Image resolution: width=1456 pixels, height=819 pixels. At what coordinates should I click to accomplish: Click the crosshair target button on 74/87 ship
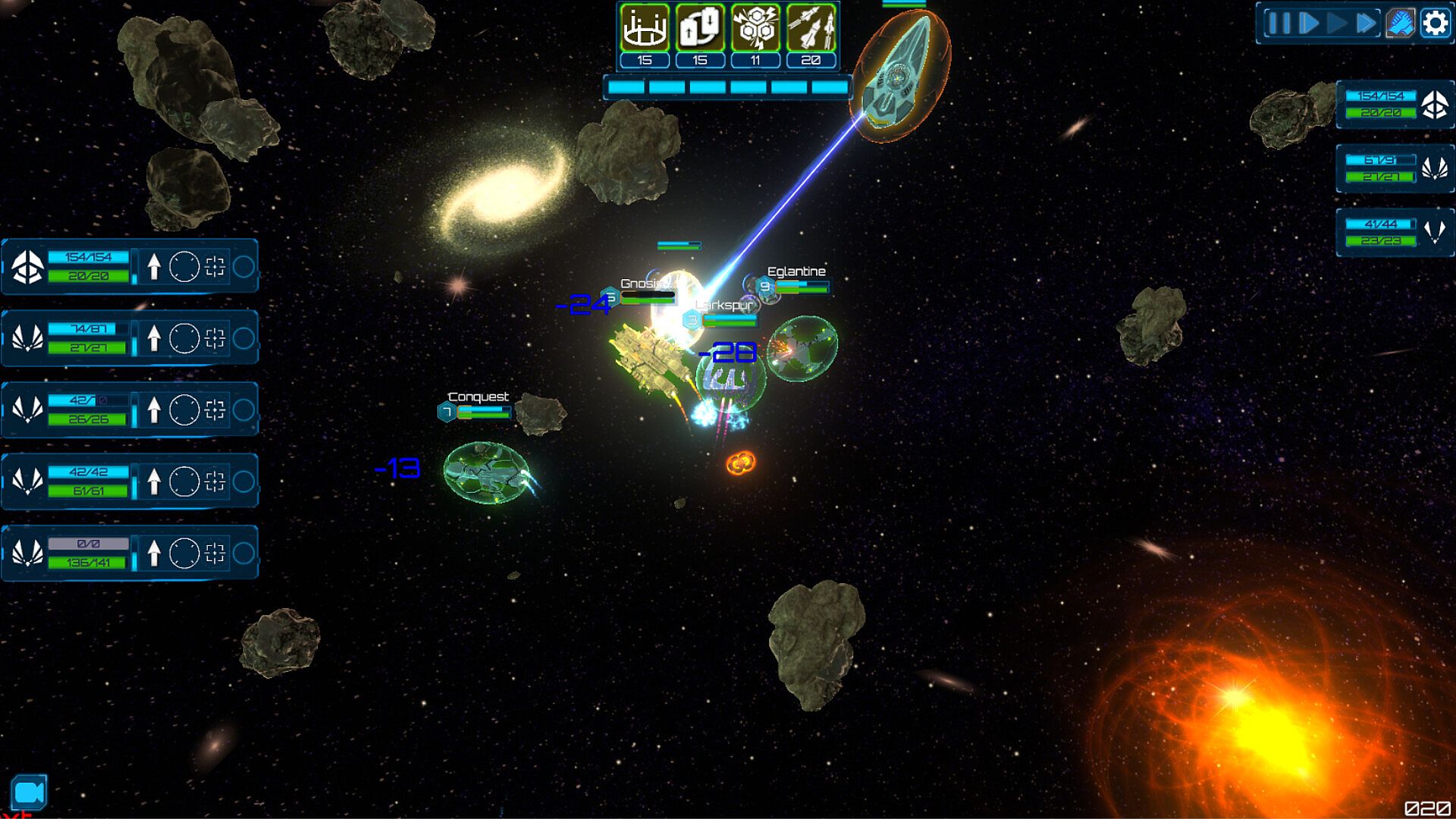point(215,338)
